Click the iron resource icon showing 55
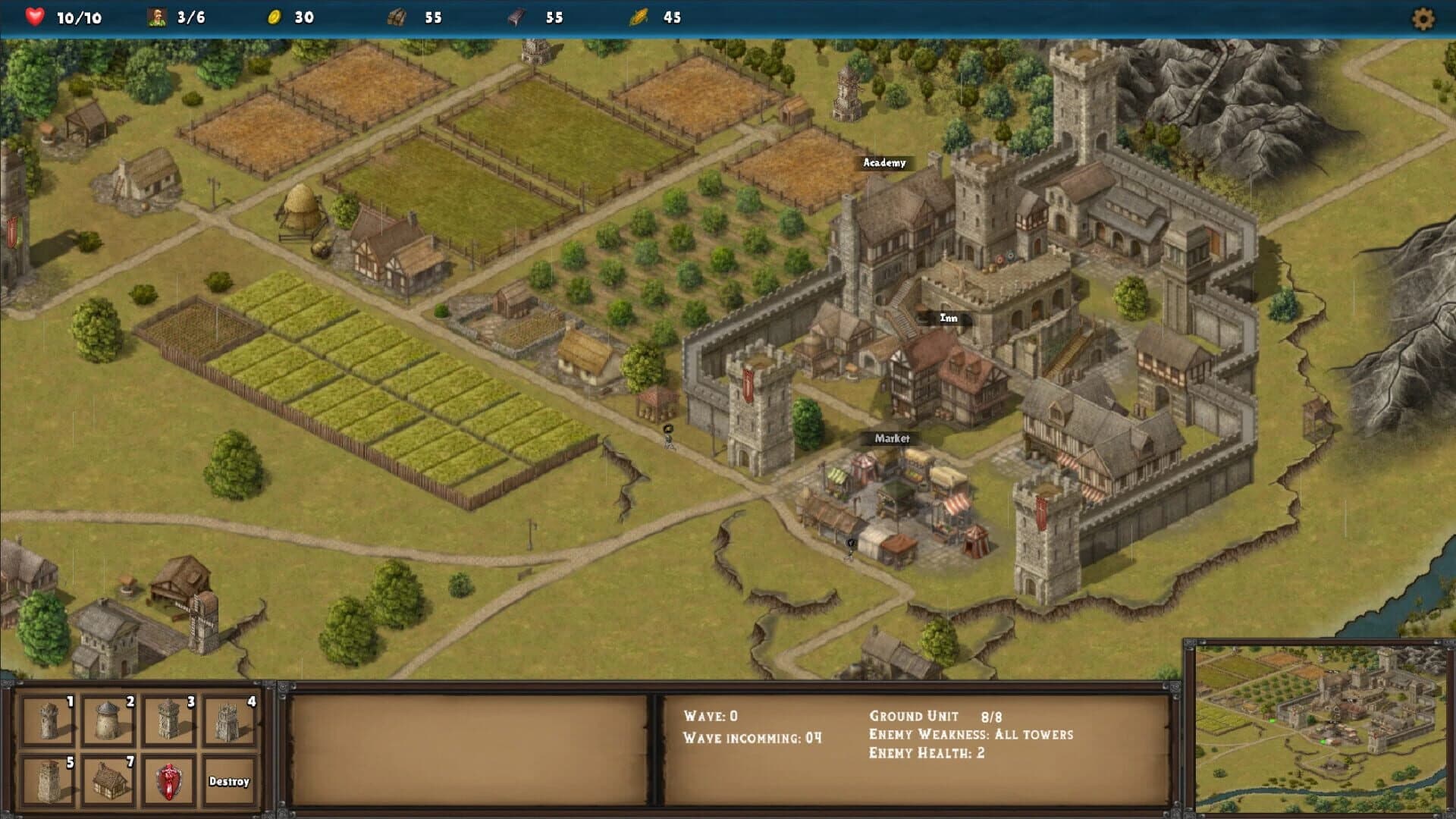 point(514,17)
